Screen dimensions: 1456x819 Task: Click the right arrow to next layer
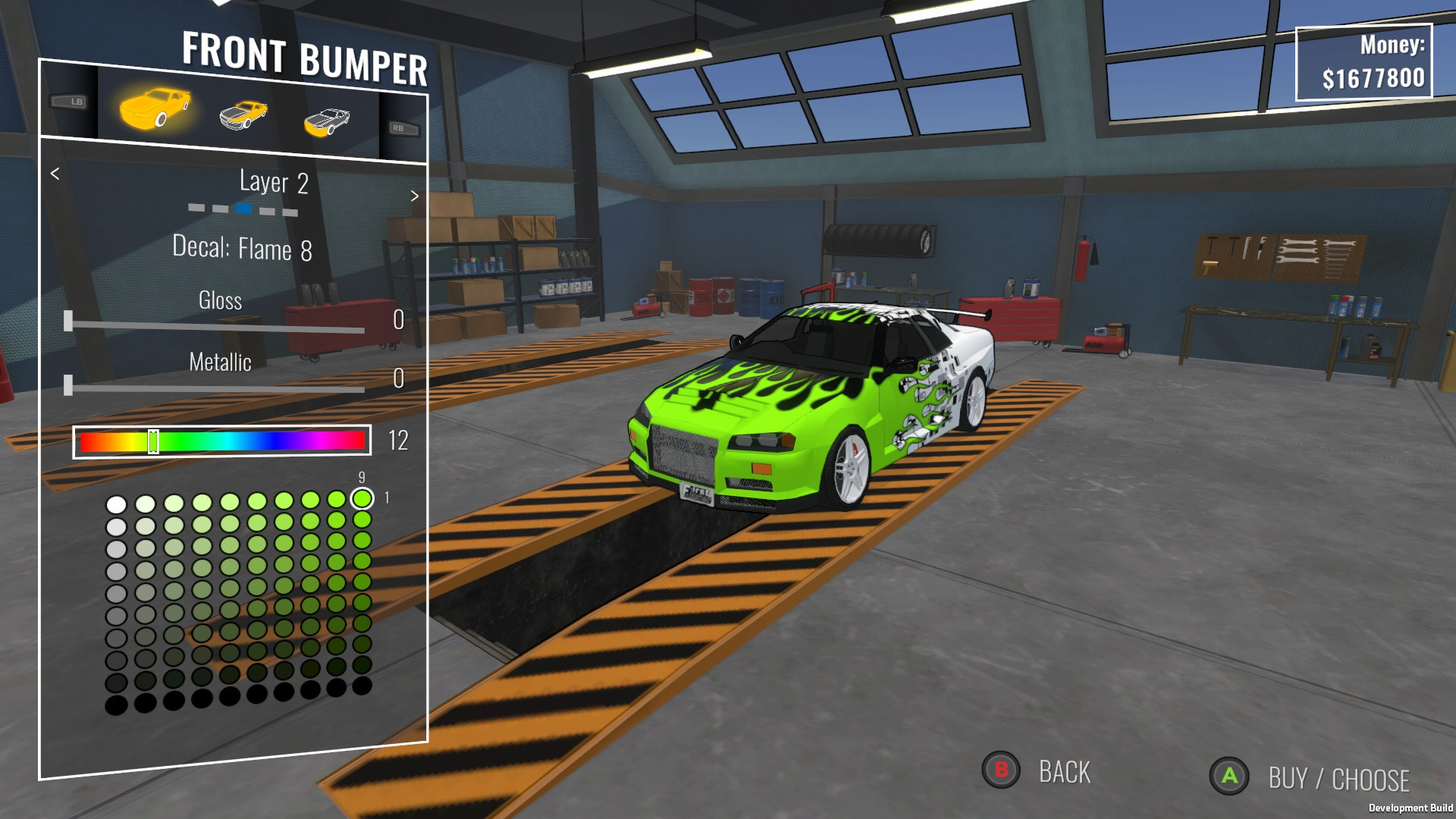click(415, 195)
